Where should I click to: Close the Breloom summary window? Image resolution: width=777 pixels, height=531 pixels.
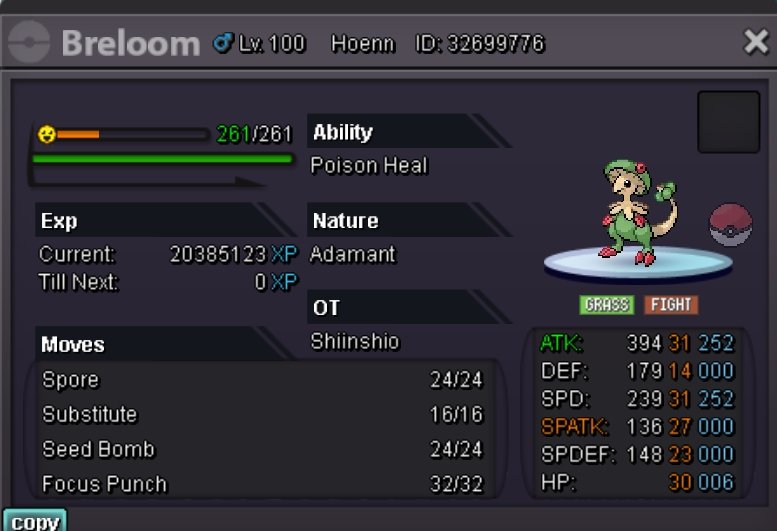tap(755, 42)
